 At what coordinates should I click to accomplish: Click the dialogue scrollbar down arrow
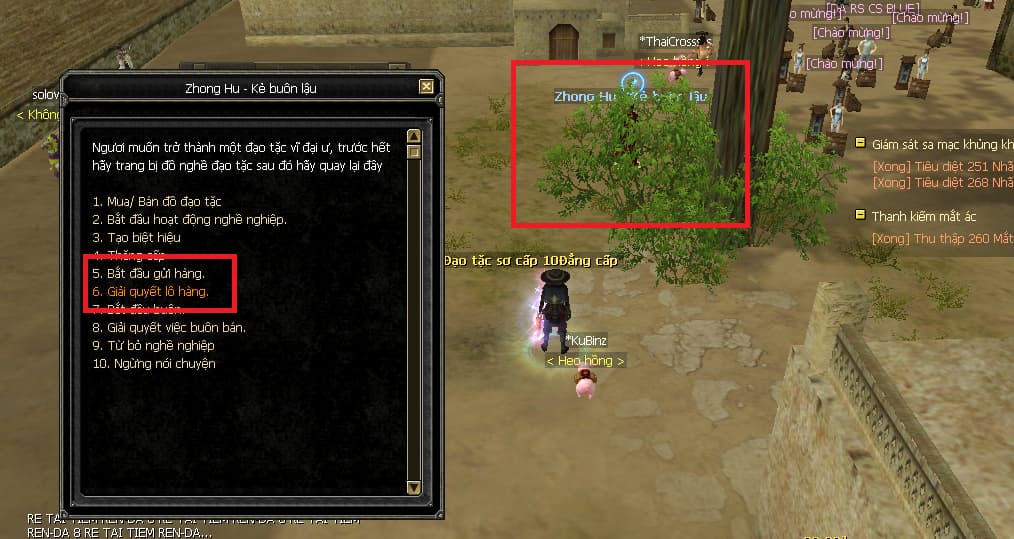tap(414, 487)
